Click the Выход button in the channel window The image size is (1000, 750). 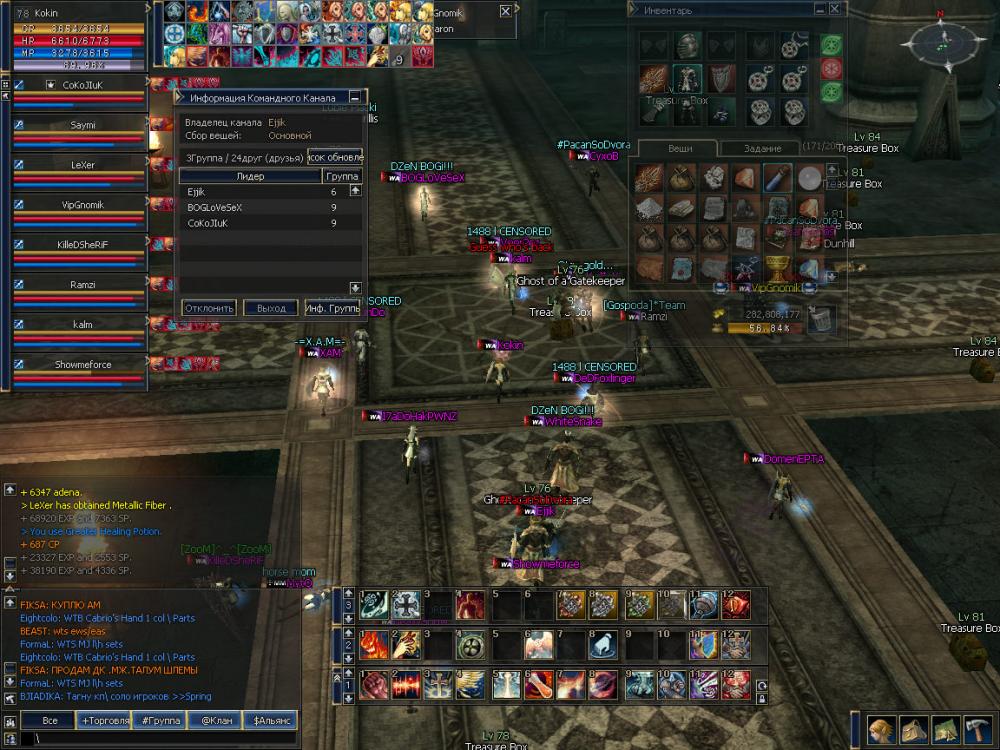[x=271, y=308]
